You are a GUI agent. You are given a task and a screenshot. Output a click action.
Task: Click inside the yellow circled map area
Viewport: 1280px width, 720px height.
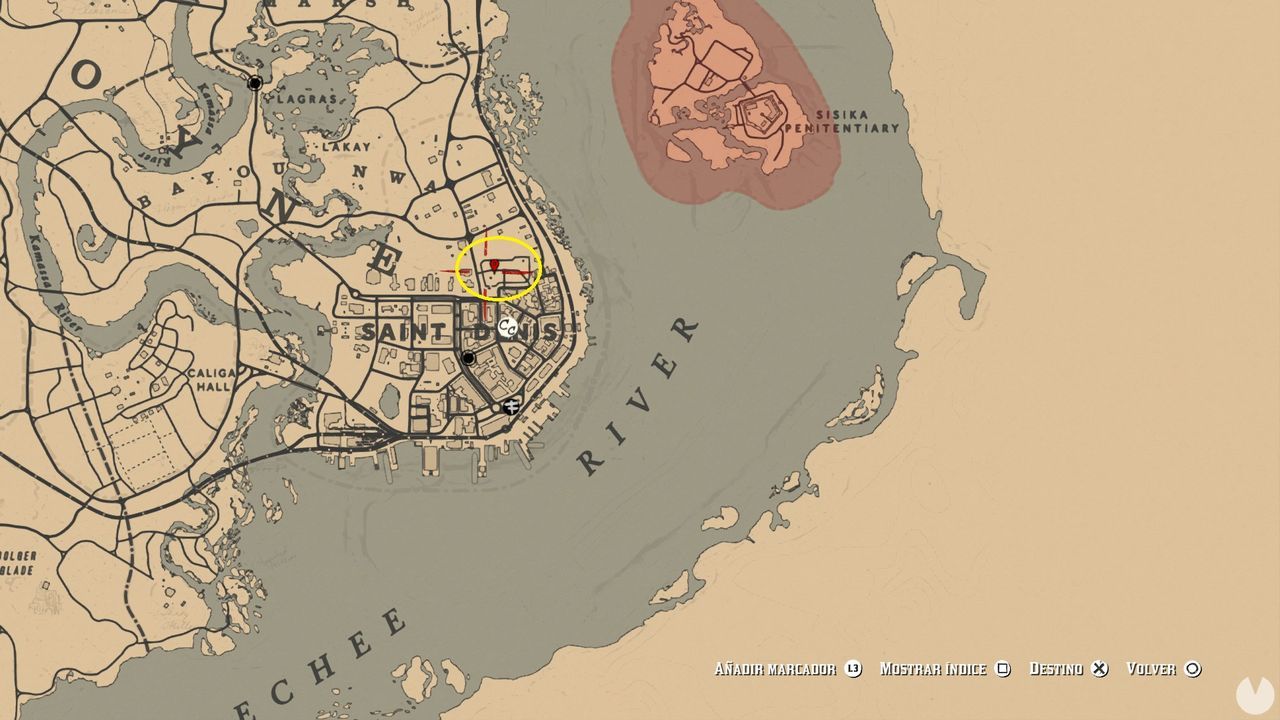pos(500,268)
